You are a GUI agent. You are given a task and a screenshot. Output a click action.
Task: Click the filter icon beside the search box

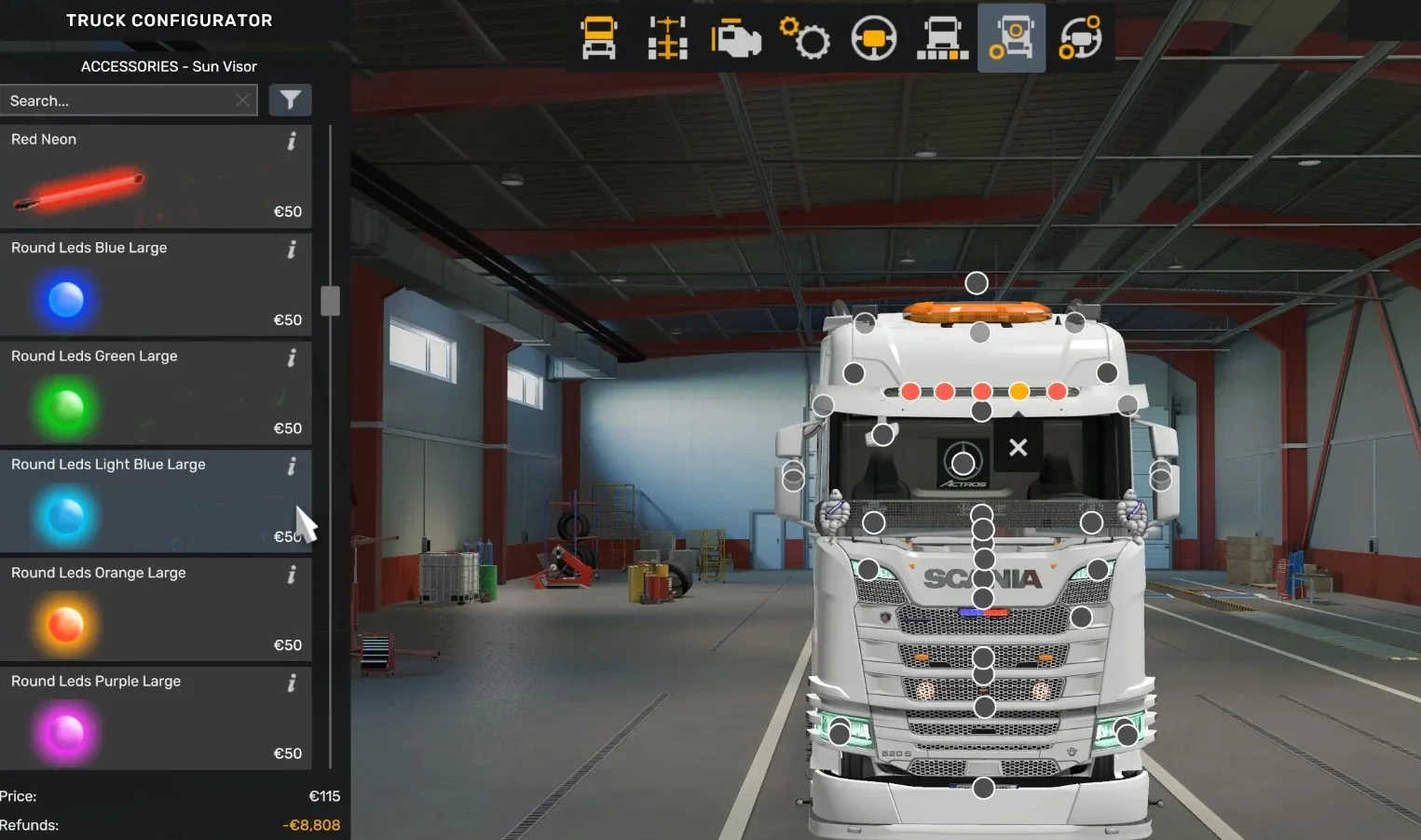pyautogui.click(x=290, y=100)
